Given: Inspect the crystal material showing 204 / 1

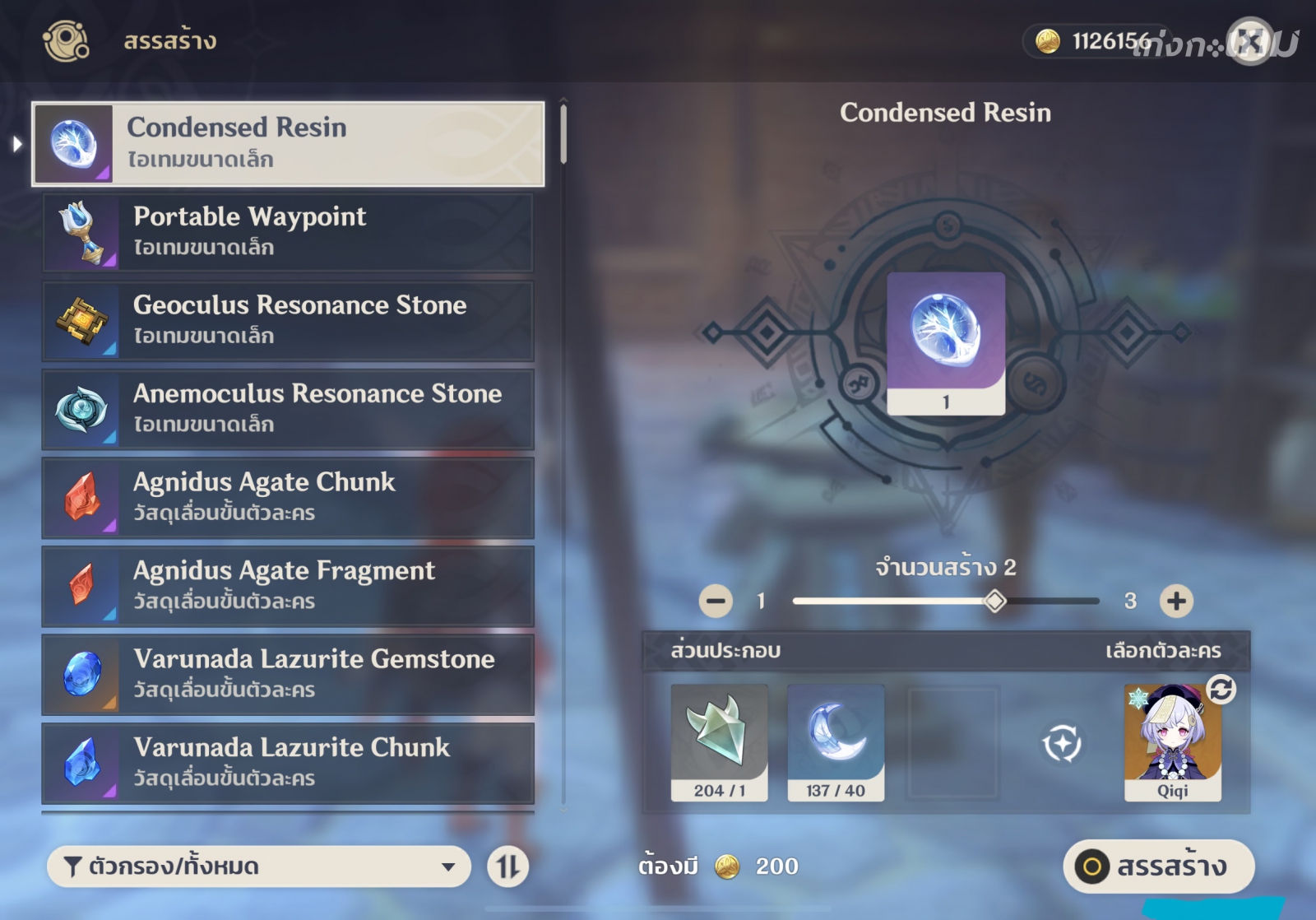Looking at the screenshot, I should tap(719, 741).
